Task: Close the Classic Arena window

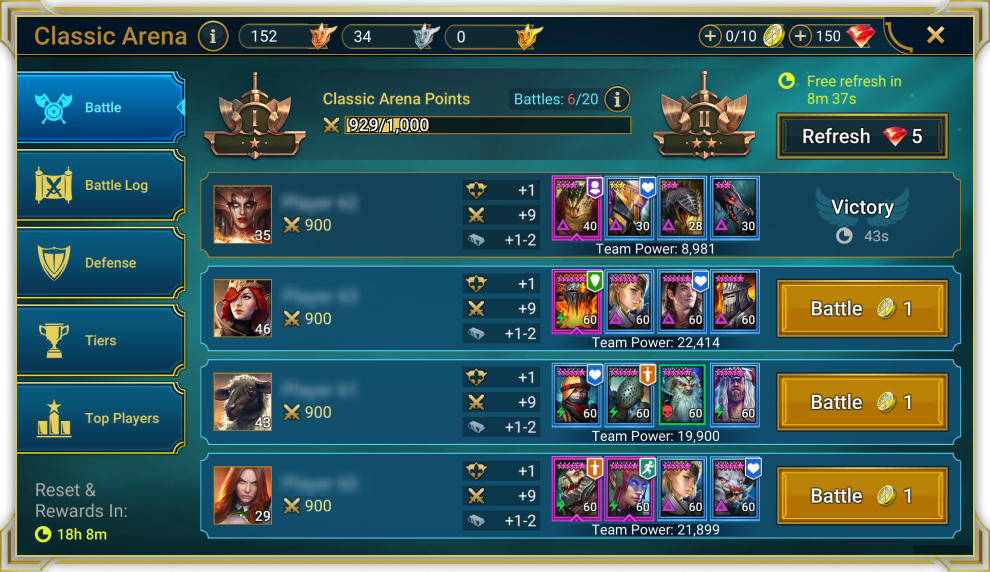Action: click(x=935, y=36)
